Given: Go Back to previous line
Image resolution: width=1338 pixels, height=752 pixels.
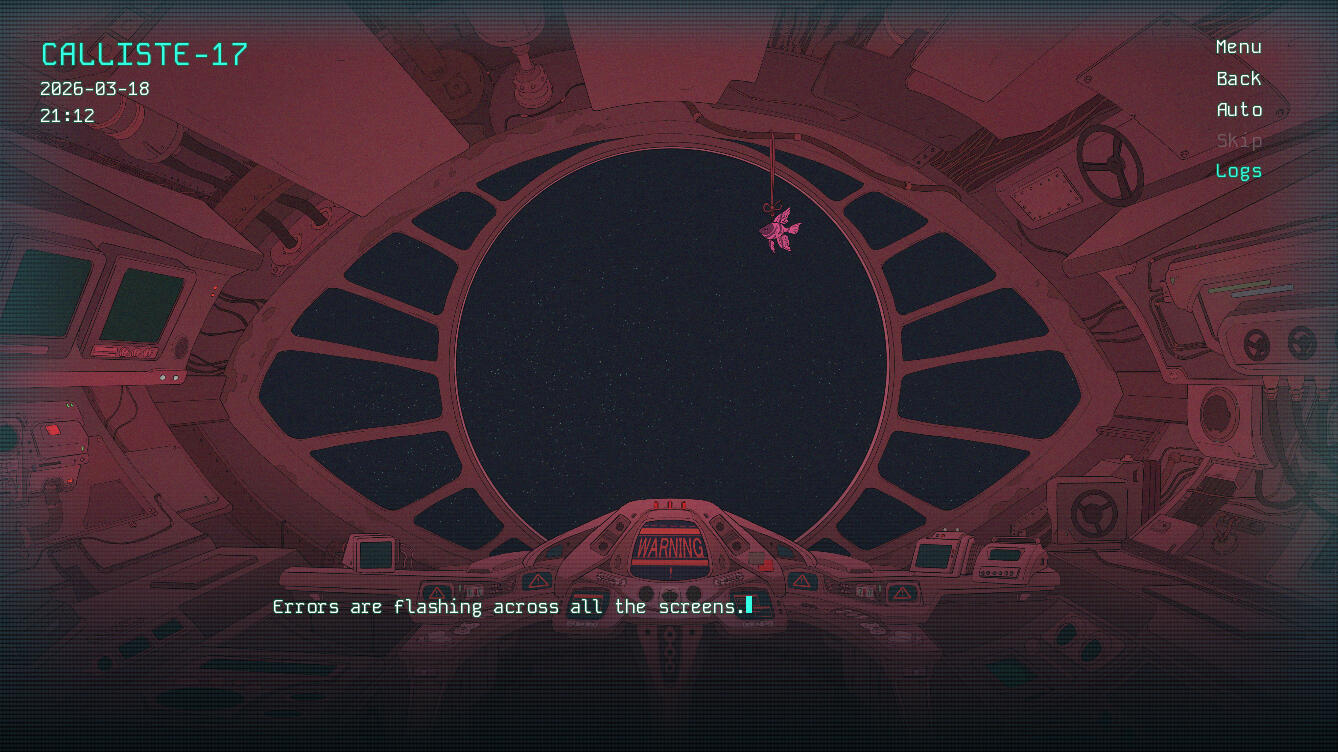Looking at the screenshot, I should point(1238,79).
